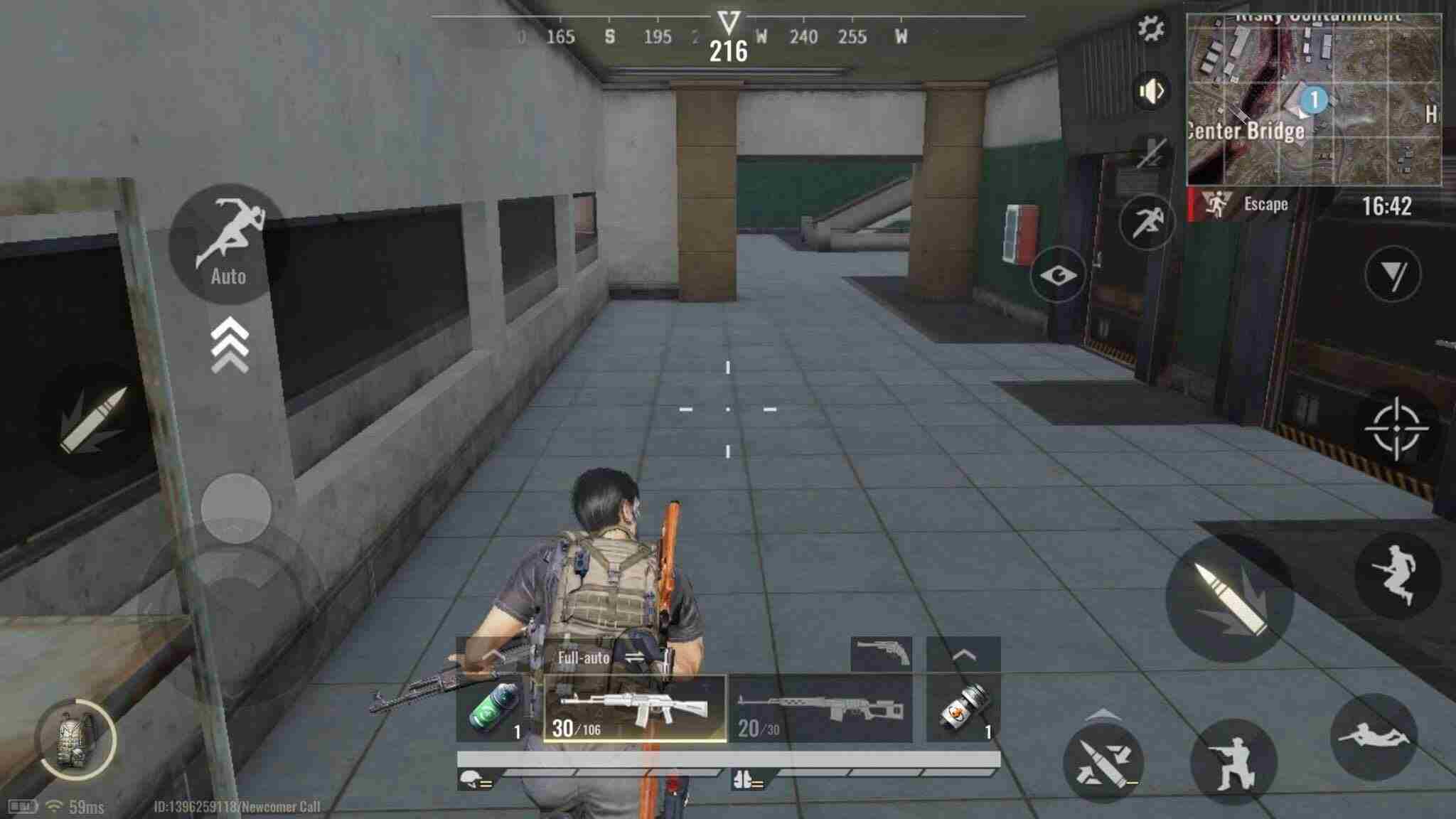Open the Center Bridge minimap
This screenshot has width=1456, height=819.
click(x=1314, y=100)
